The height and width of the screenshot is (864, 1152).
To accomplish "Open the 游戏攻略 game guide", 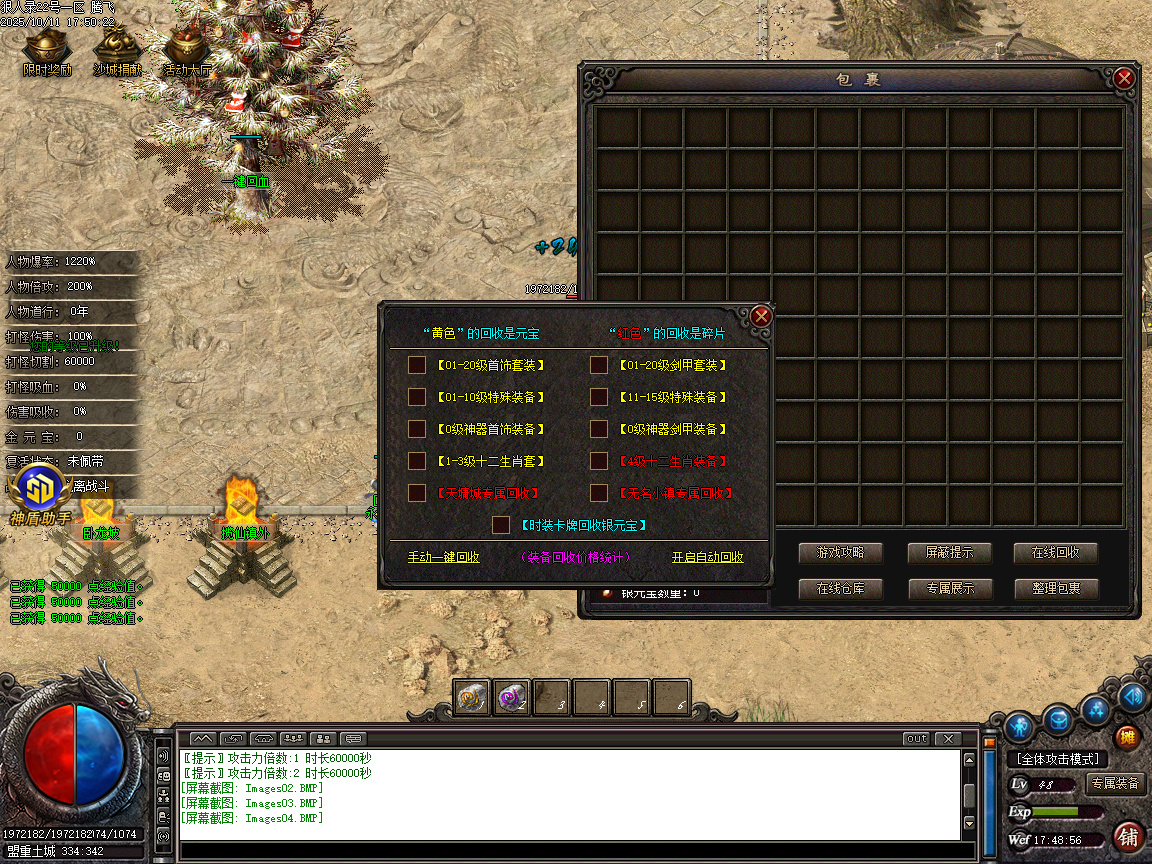I will click(x=841, y=553).
